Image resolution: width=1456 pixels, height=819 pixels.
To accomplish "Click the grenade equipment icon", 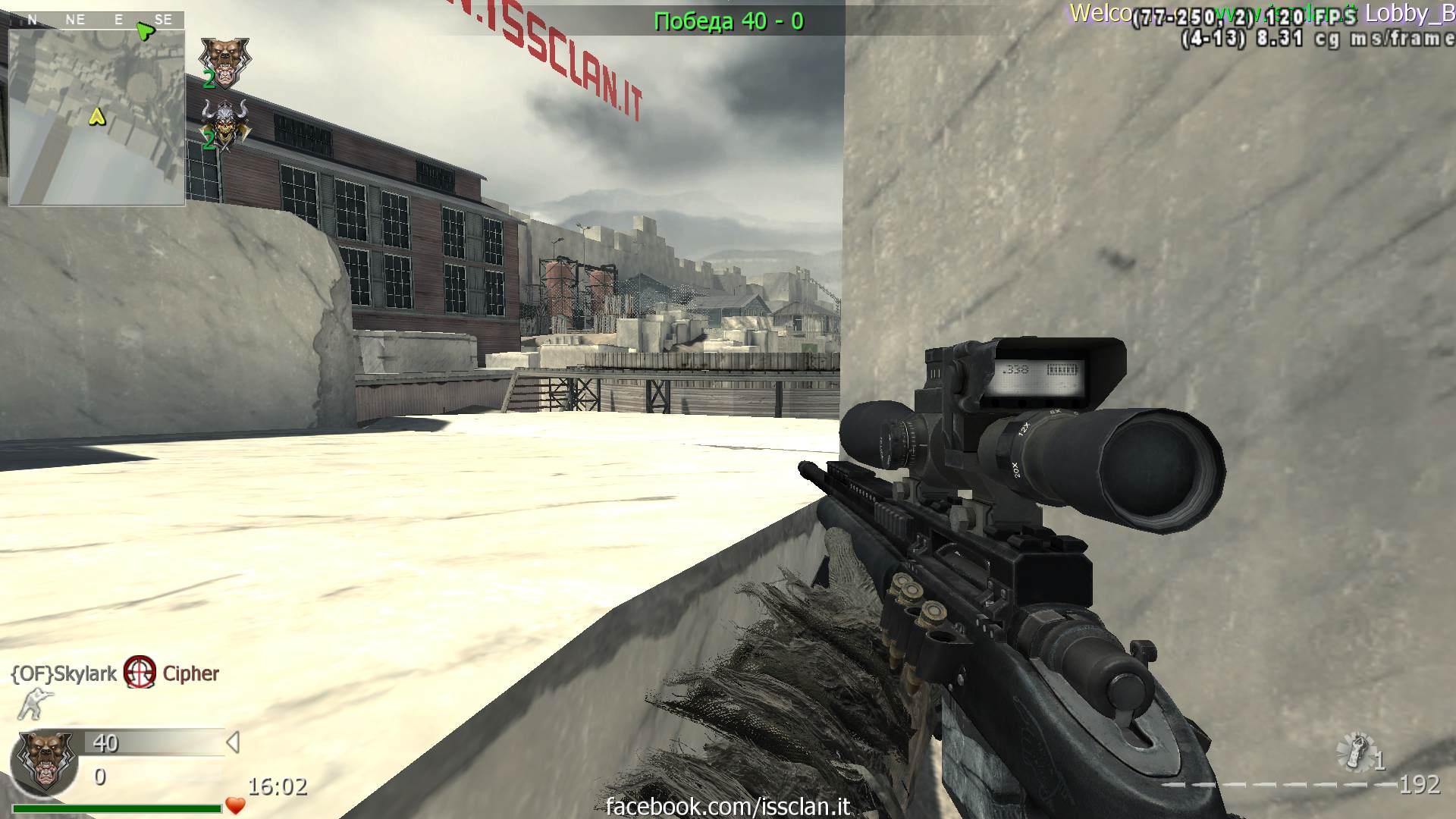I will [x=1355, y=751].
